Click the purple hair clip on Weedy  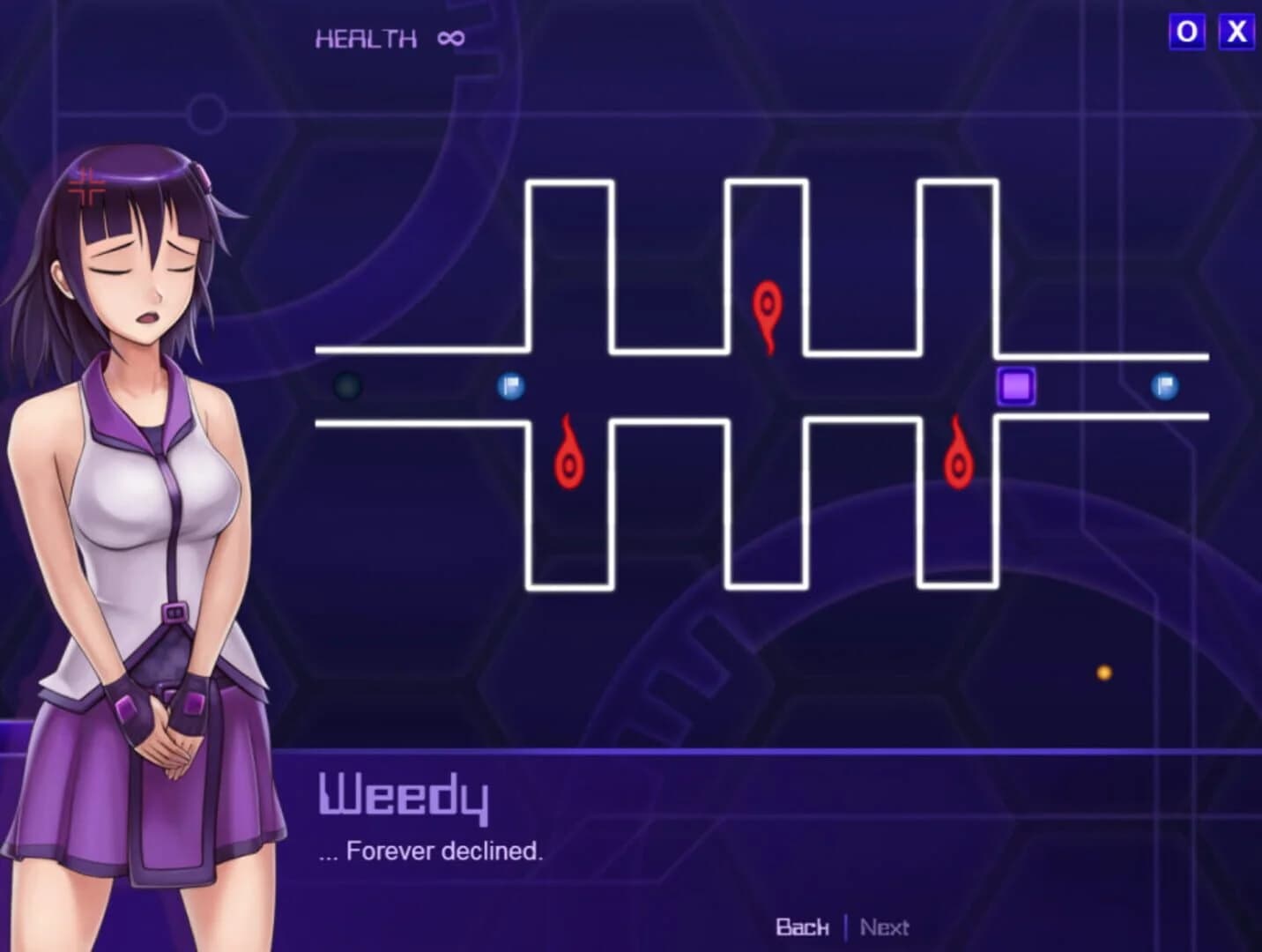[x=203, y=176]
